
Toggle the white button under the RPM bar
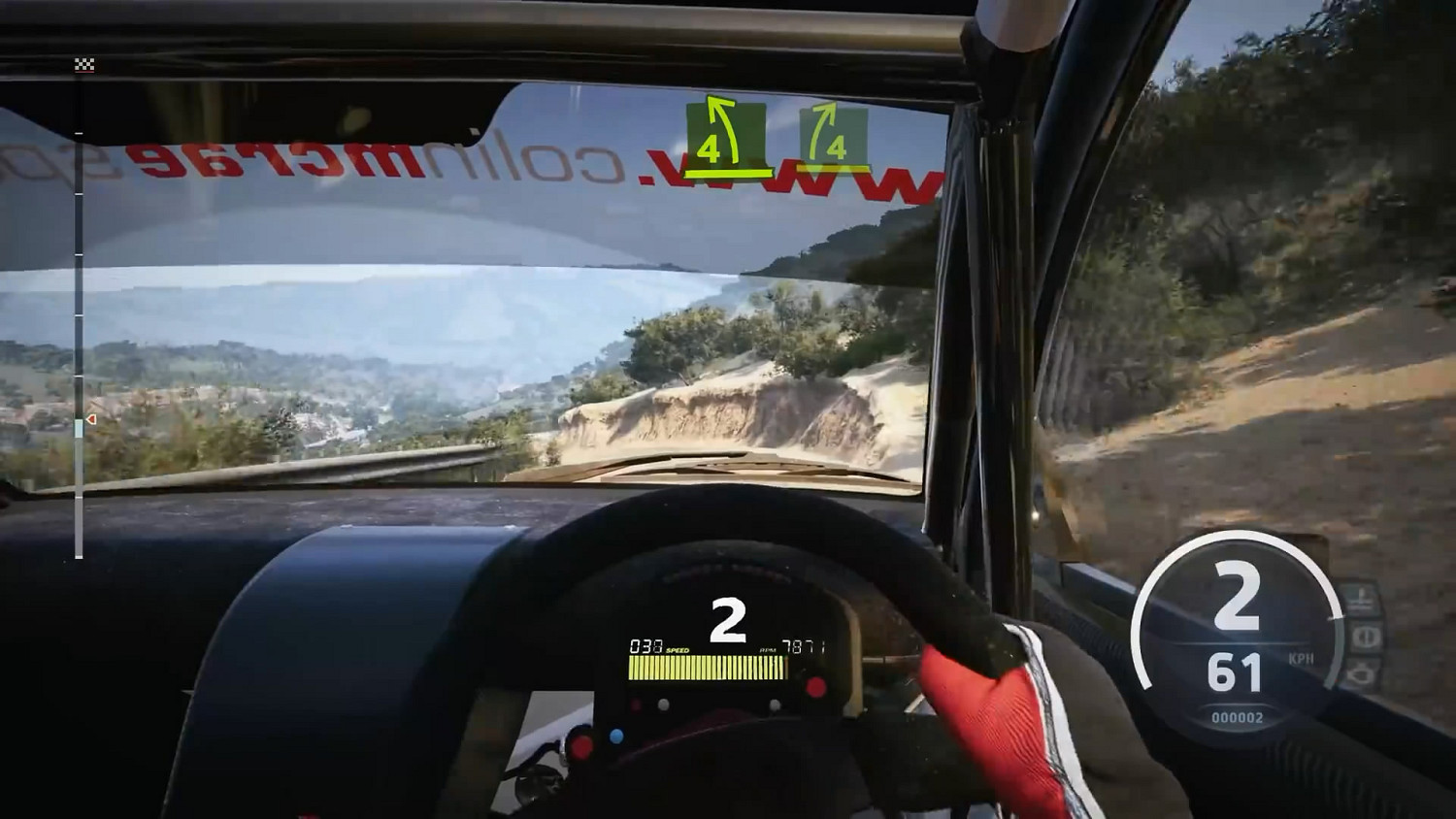[663, 704]
